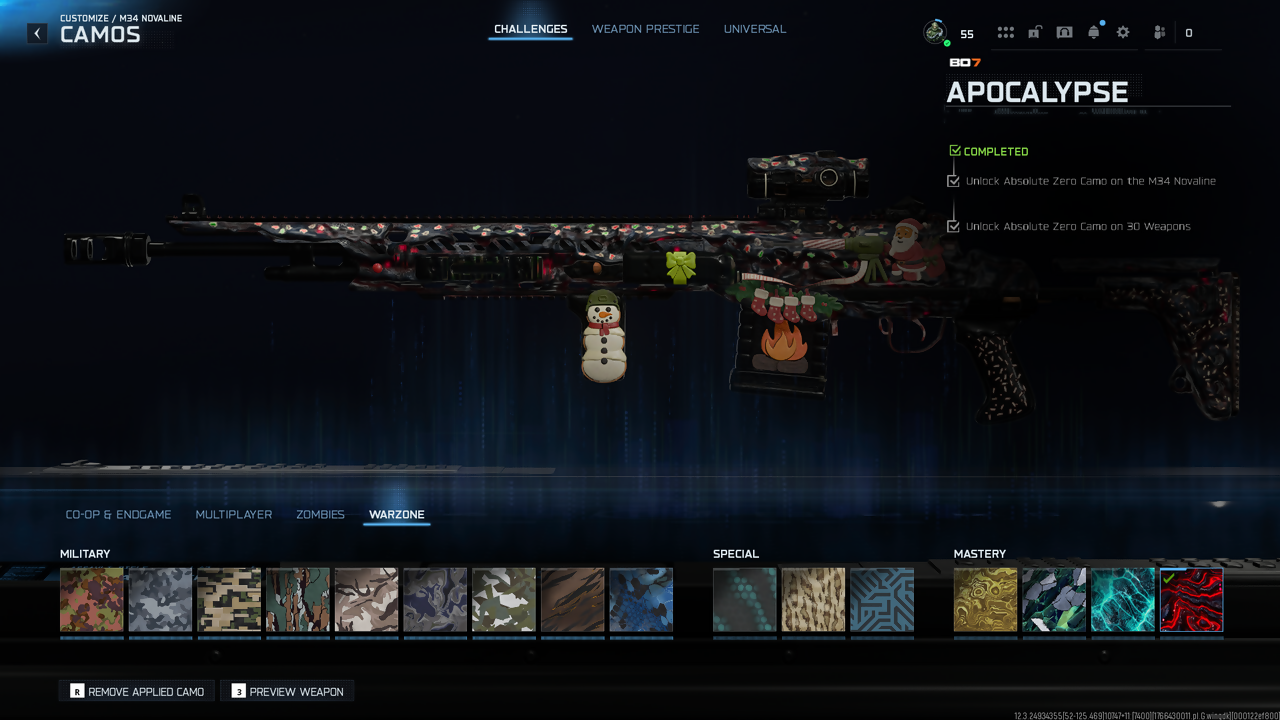
Task: Go back using the arrow beside Camos
Action: coord(37,33)
